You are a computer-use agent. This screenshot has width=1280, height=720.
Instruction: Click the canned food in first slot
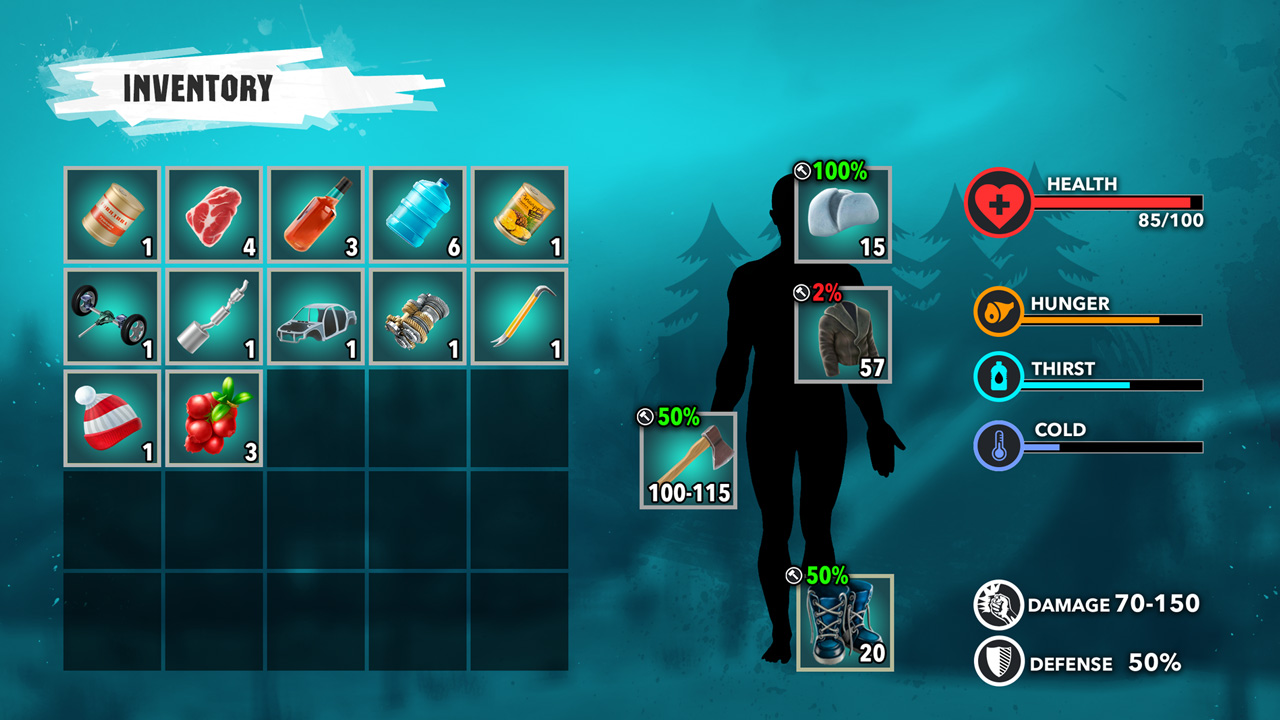click(x=110, y=211)
